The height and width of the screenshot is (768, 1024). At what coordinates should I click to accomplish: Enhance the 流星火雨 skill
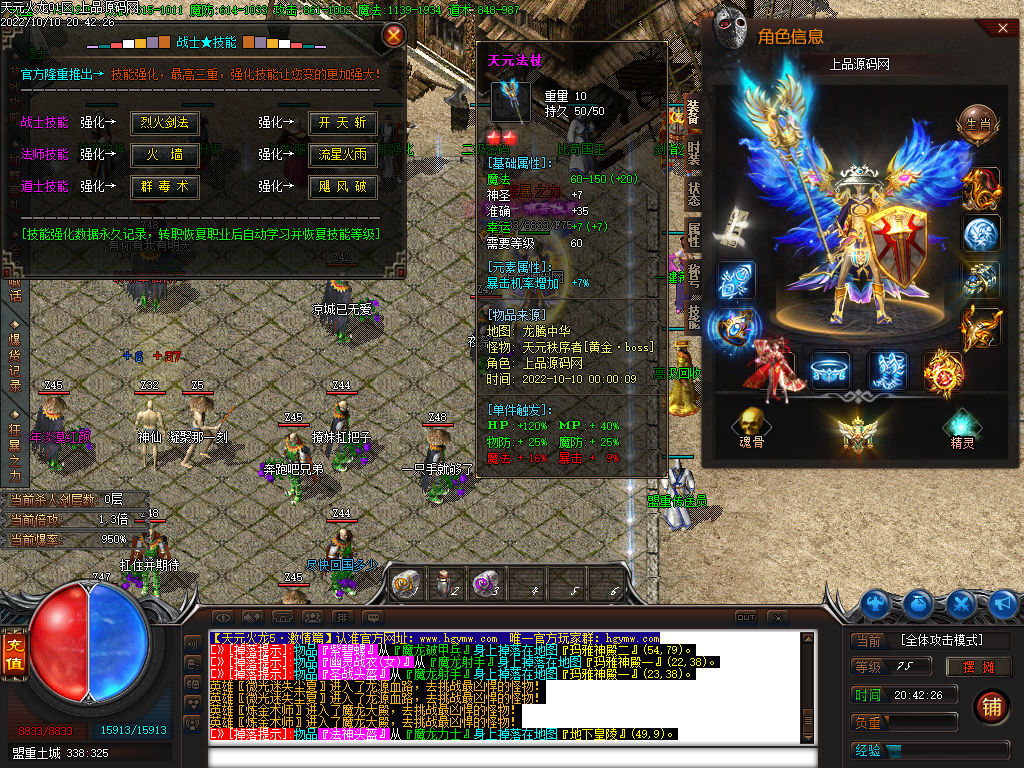[343, 155]
